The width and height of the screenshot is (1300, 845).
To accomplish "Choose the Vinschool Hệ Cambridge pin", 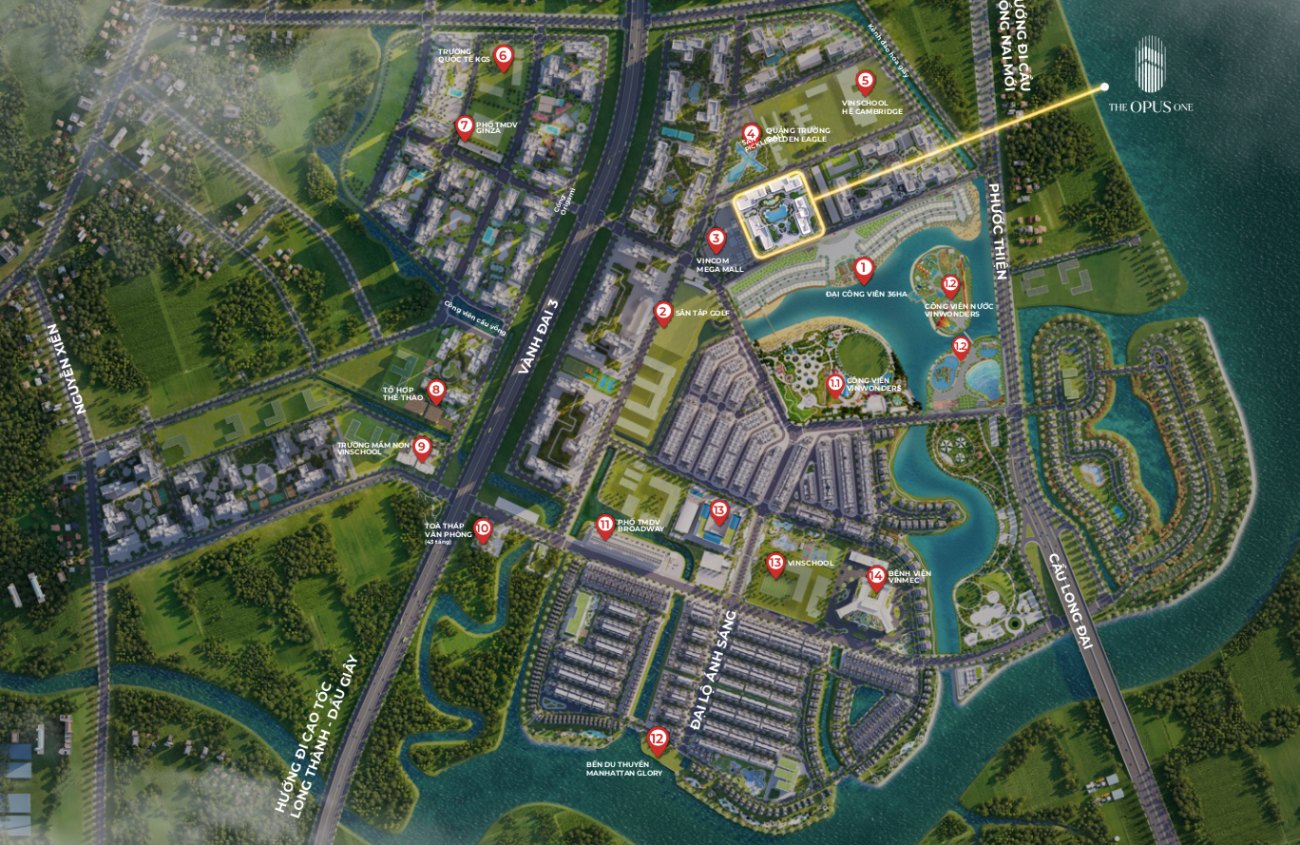I will 865,82.
